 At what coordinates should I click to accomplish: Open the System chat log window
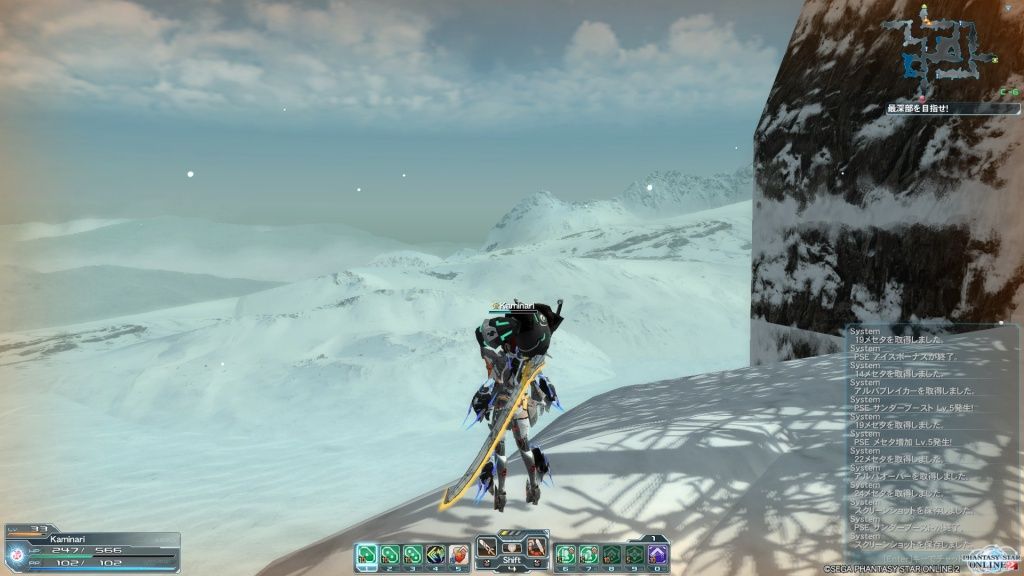930,440
